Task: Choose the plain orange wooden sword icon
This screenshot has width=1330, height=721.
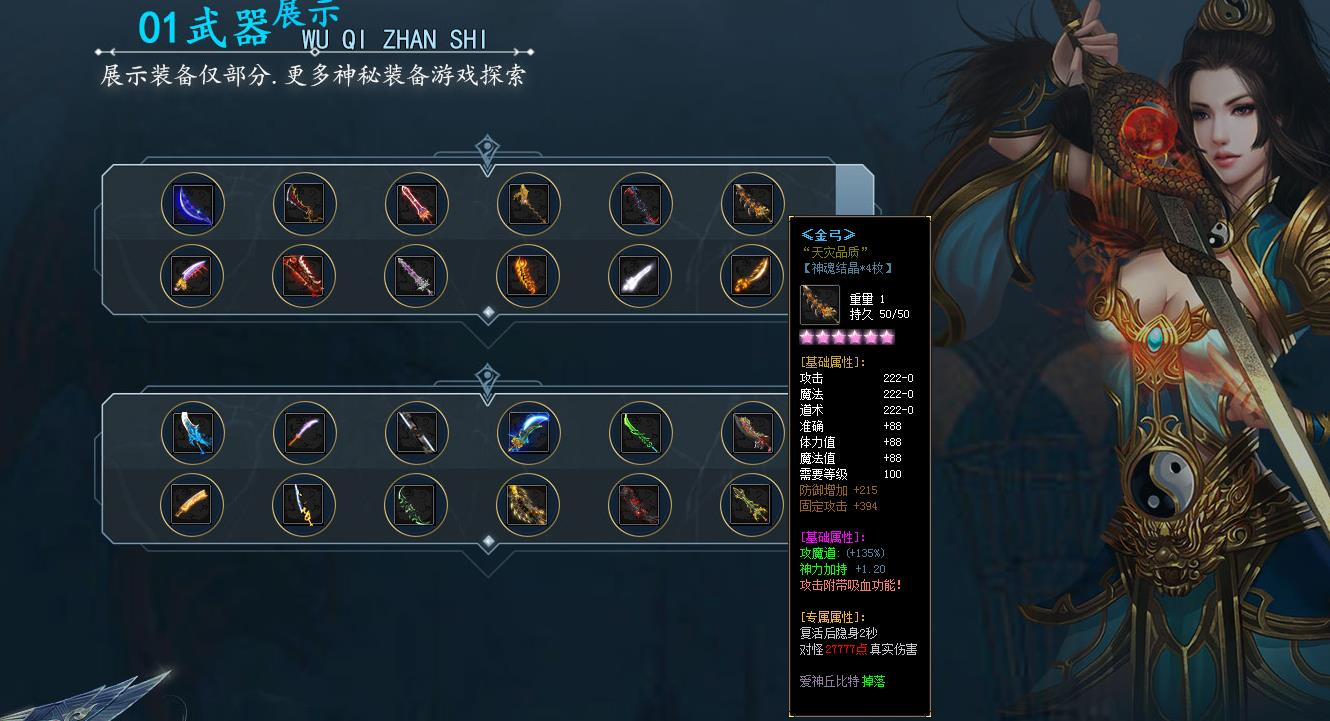Action: tap(193, 504)
